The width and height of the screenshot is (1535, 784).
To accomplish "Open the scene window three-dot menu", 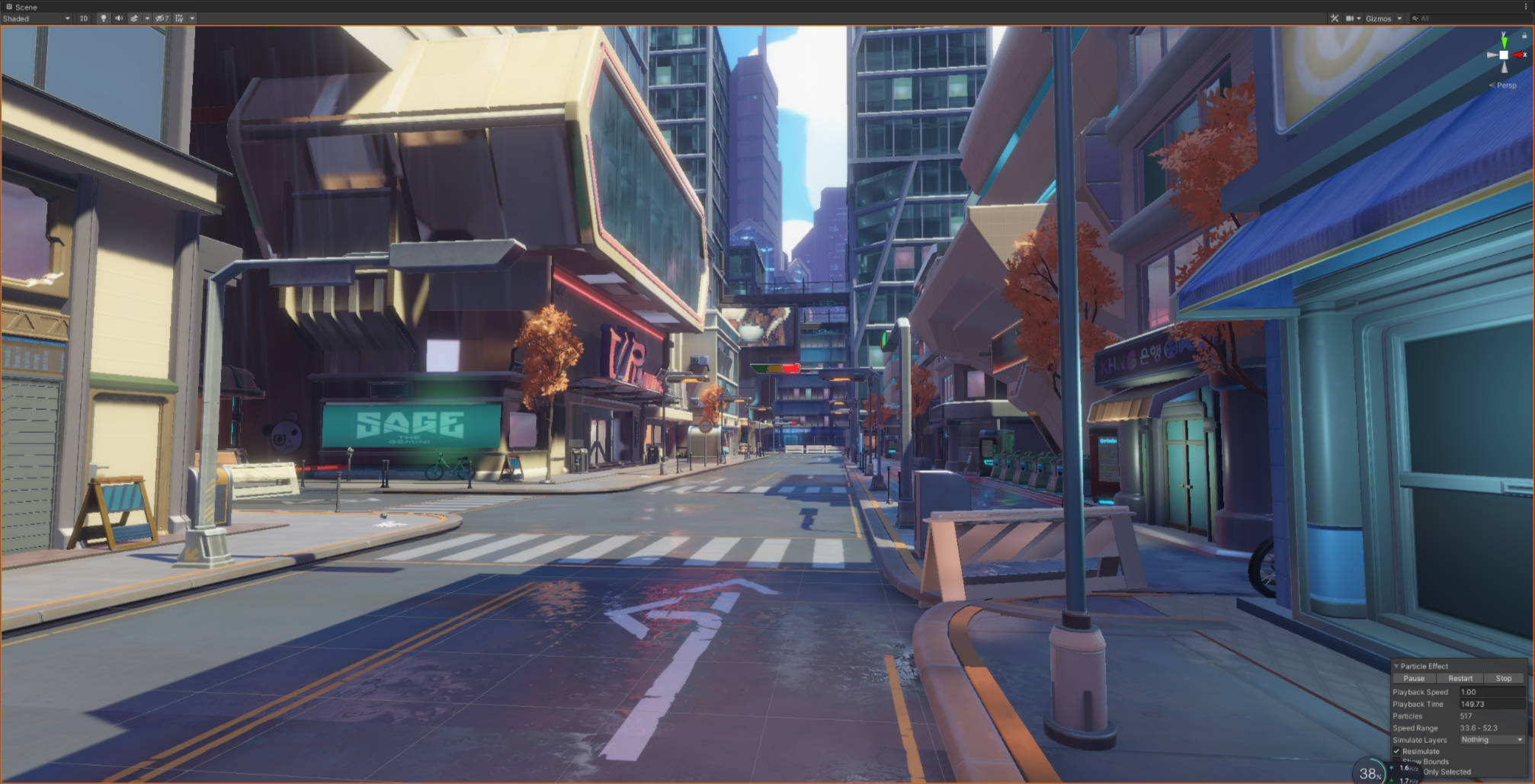I will coord(1526,7).
